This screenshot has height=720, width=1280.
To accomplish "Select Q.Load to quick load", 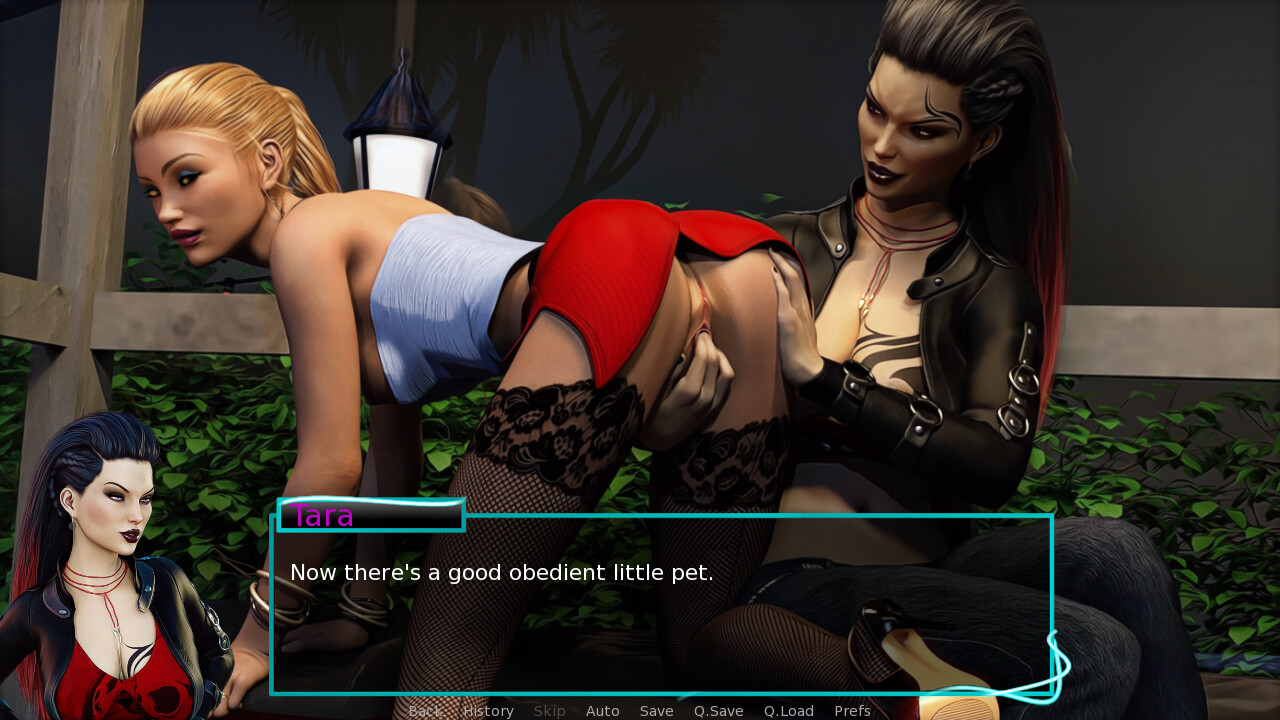I will click(x=788, y=711).
